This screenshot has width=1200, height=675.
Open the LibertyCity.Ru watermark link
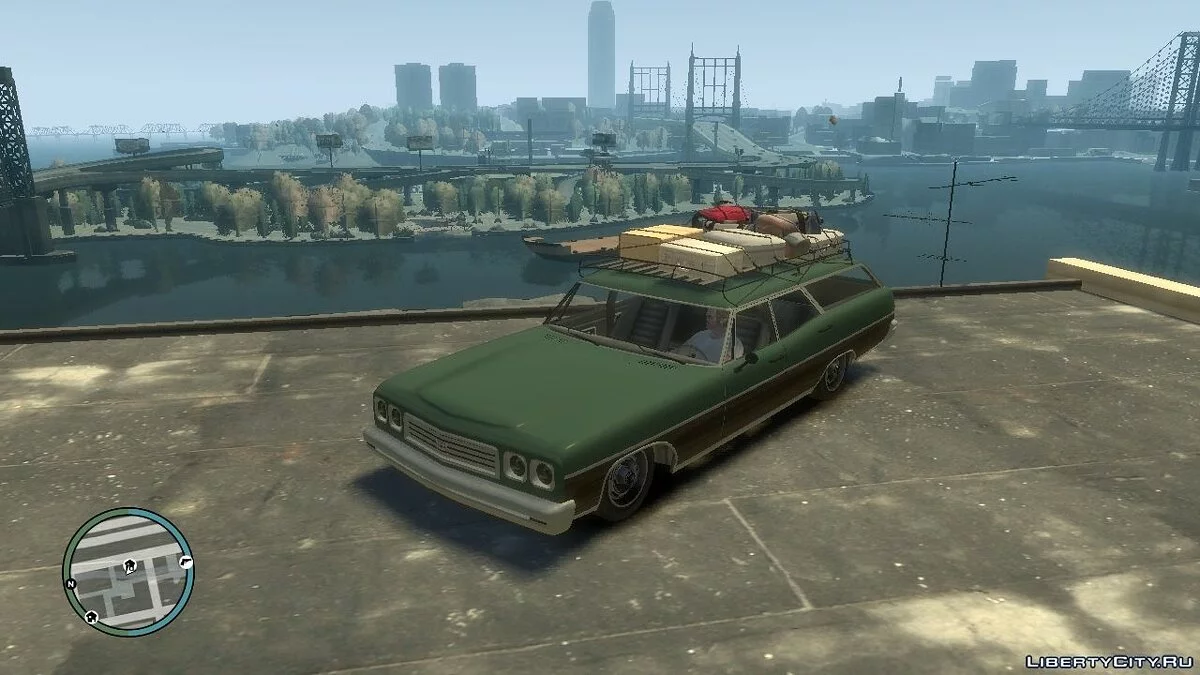[x=1108, y=661]
